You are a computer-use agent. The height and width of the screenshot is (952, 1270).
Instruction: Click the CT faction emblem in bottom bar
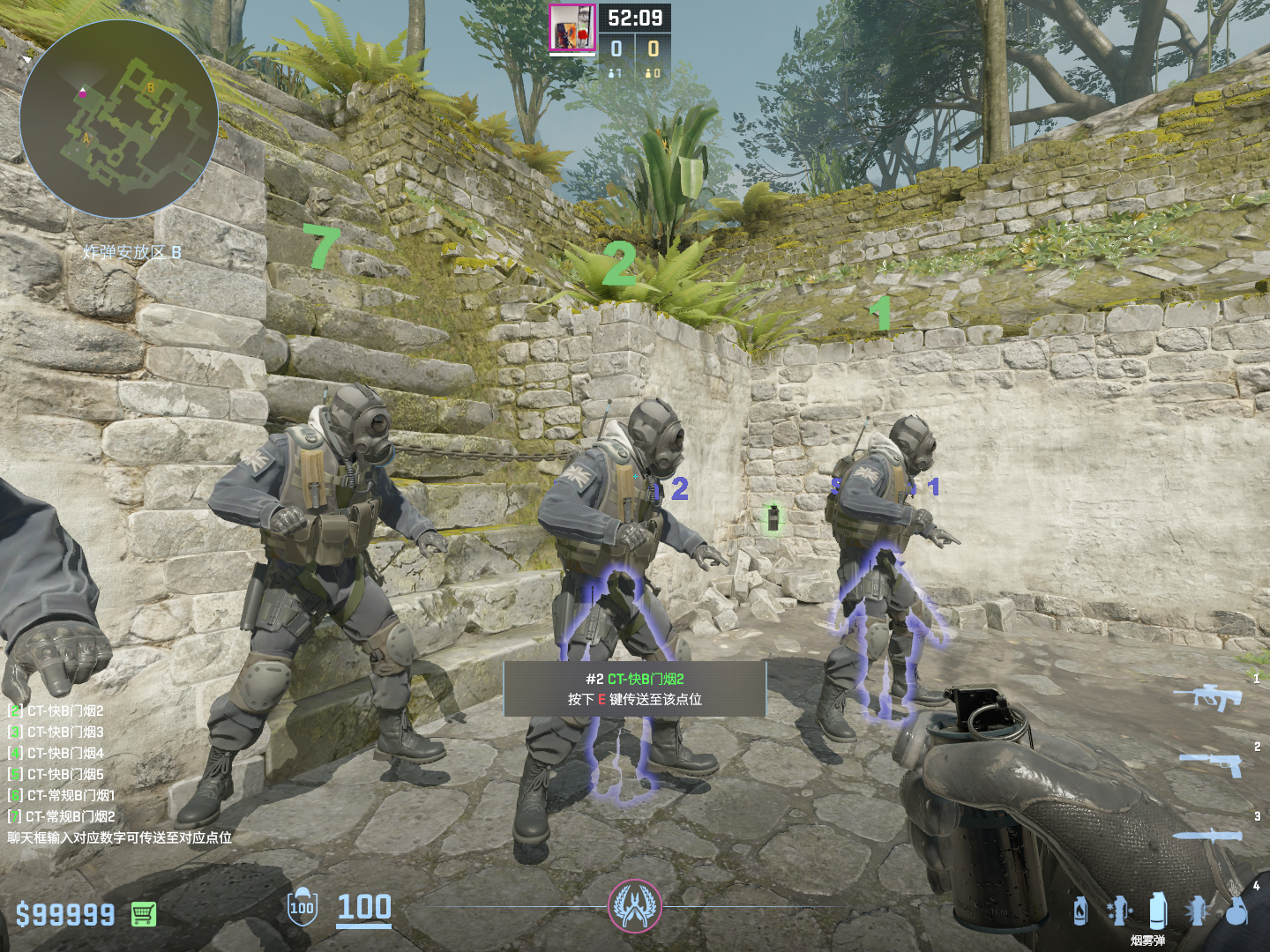pyautogui.click(x=634, y=905)
